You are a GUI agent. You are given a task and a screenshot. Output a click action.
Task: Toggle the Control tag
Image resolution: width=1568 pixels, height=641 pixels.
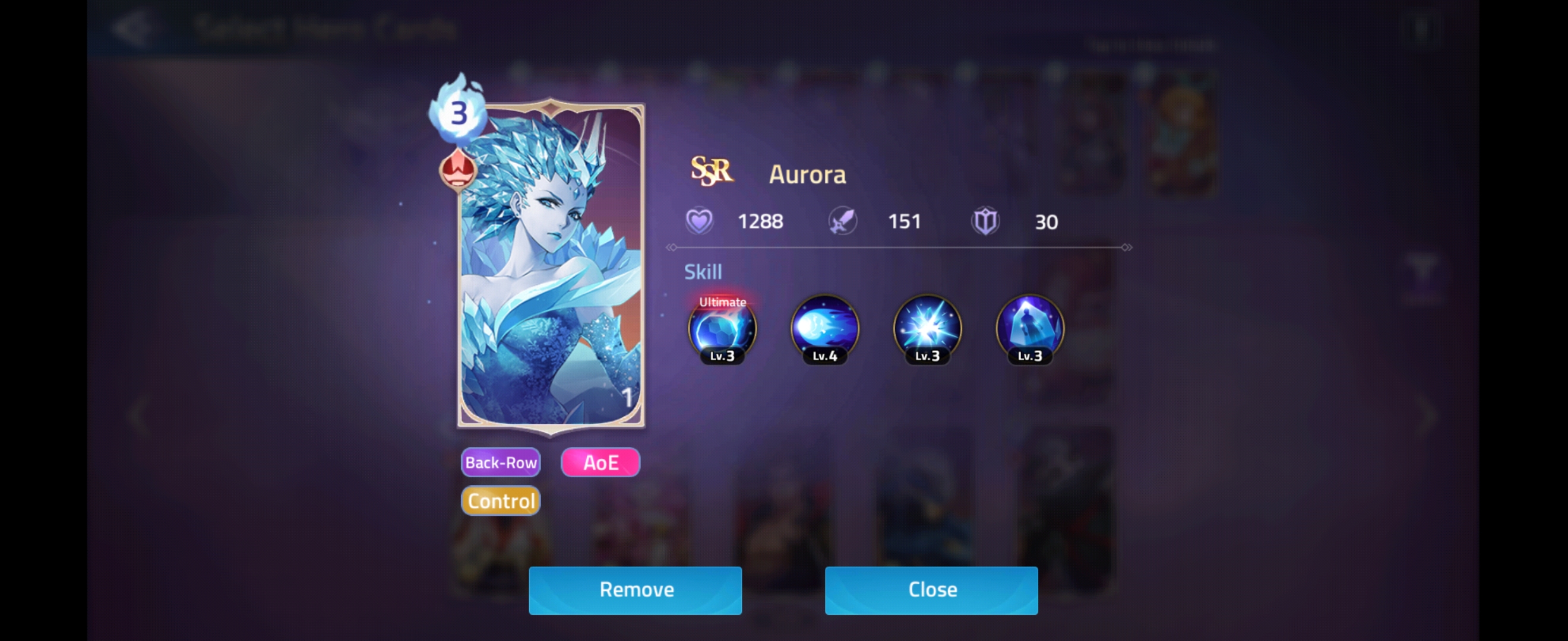tap(500, 500)
